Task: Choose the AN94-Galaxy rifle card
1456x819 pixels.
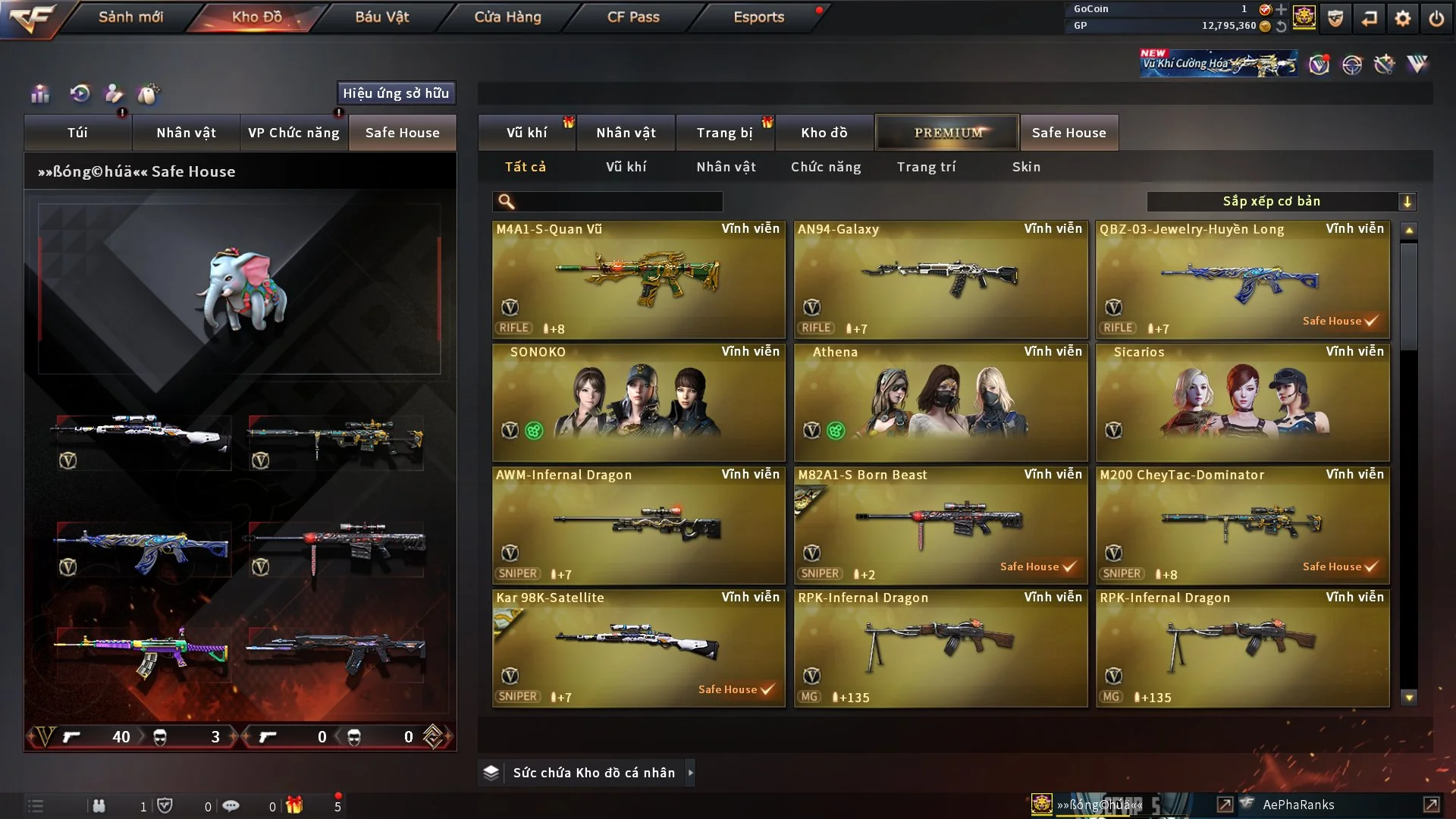Action: tap(940, 280)
